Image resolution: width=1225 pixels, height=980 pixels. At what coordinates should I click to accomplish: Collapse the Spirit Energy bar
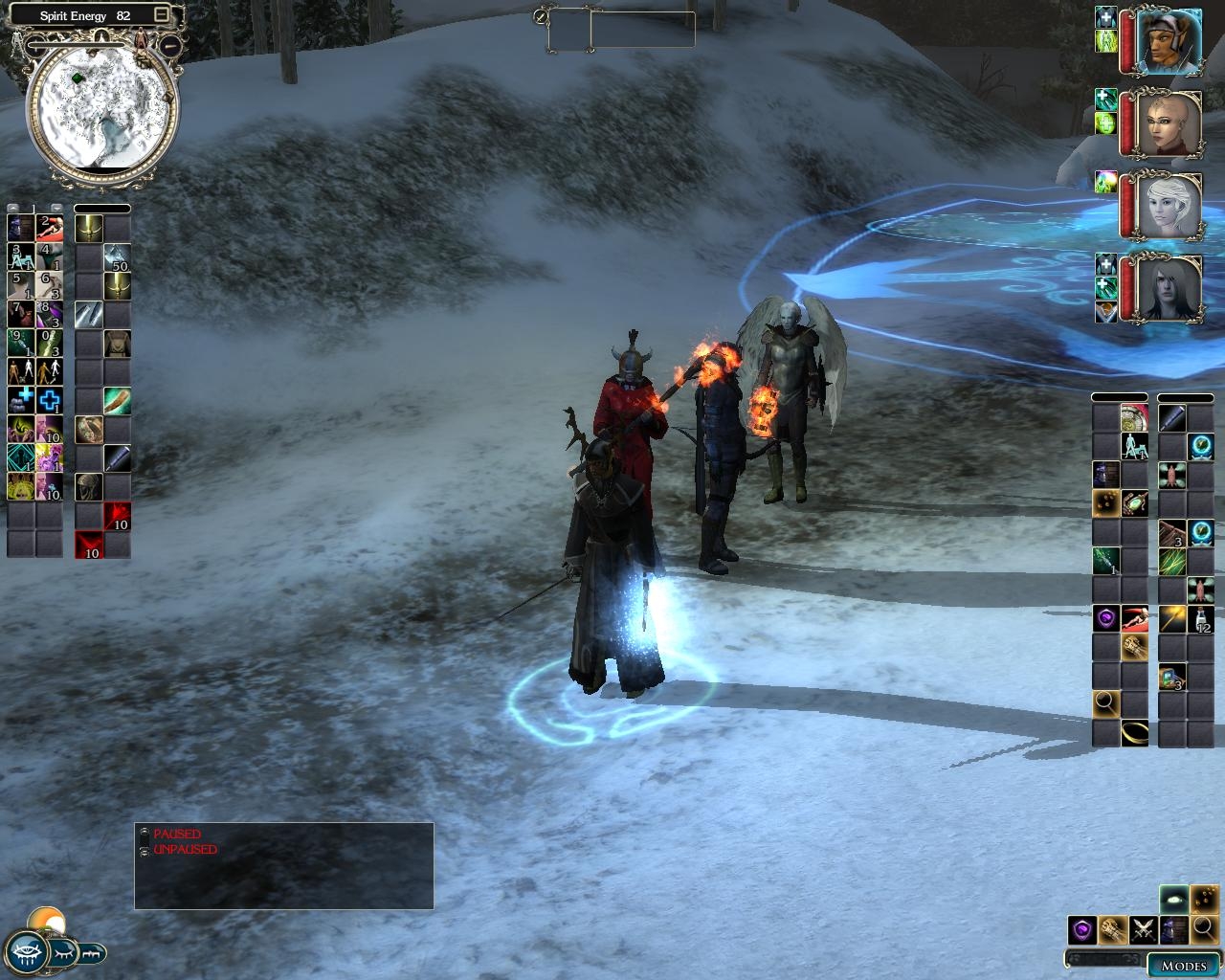162,14
